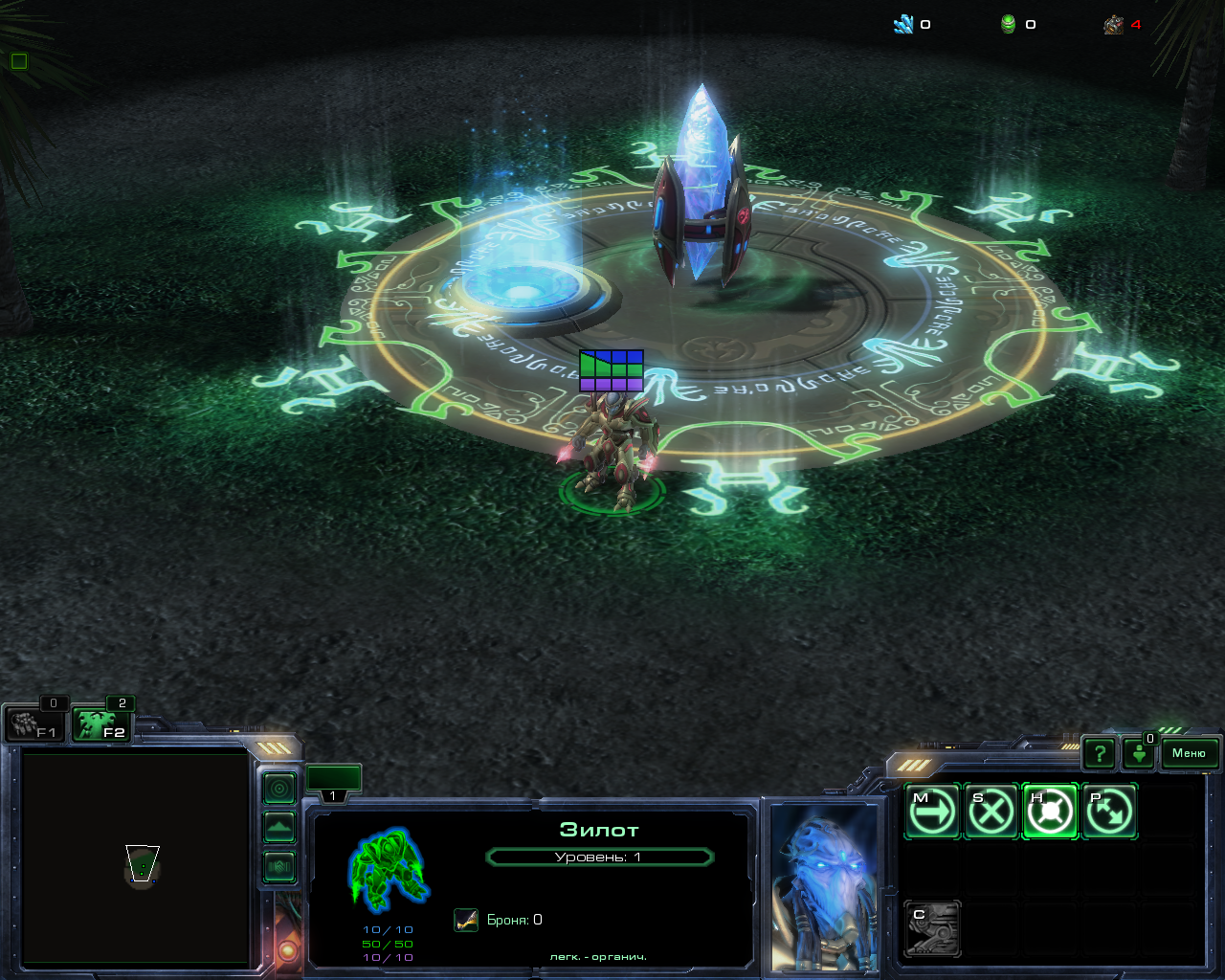Viewport: 1225px width, 980px height.
Task: Toggle minimap terrain display
Action: tap(279, 827)
